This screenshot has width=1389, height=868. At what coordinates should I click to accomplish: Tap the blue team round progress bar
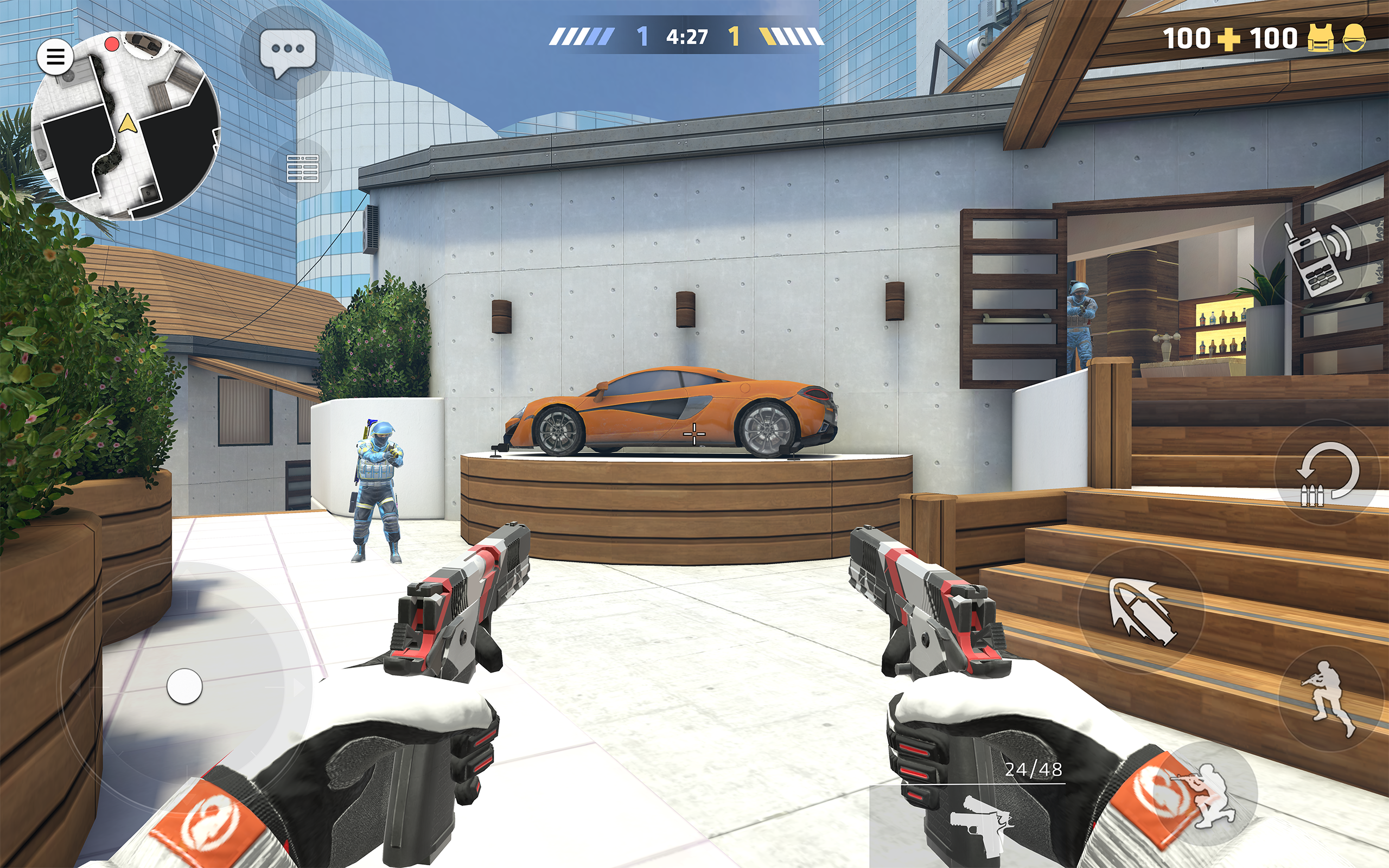582,36
